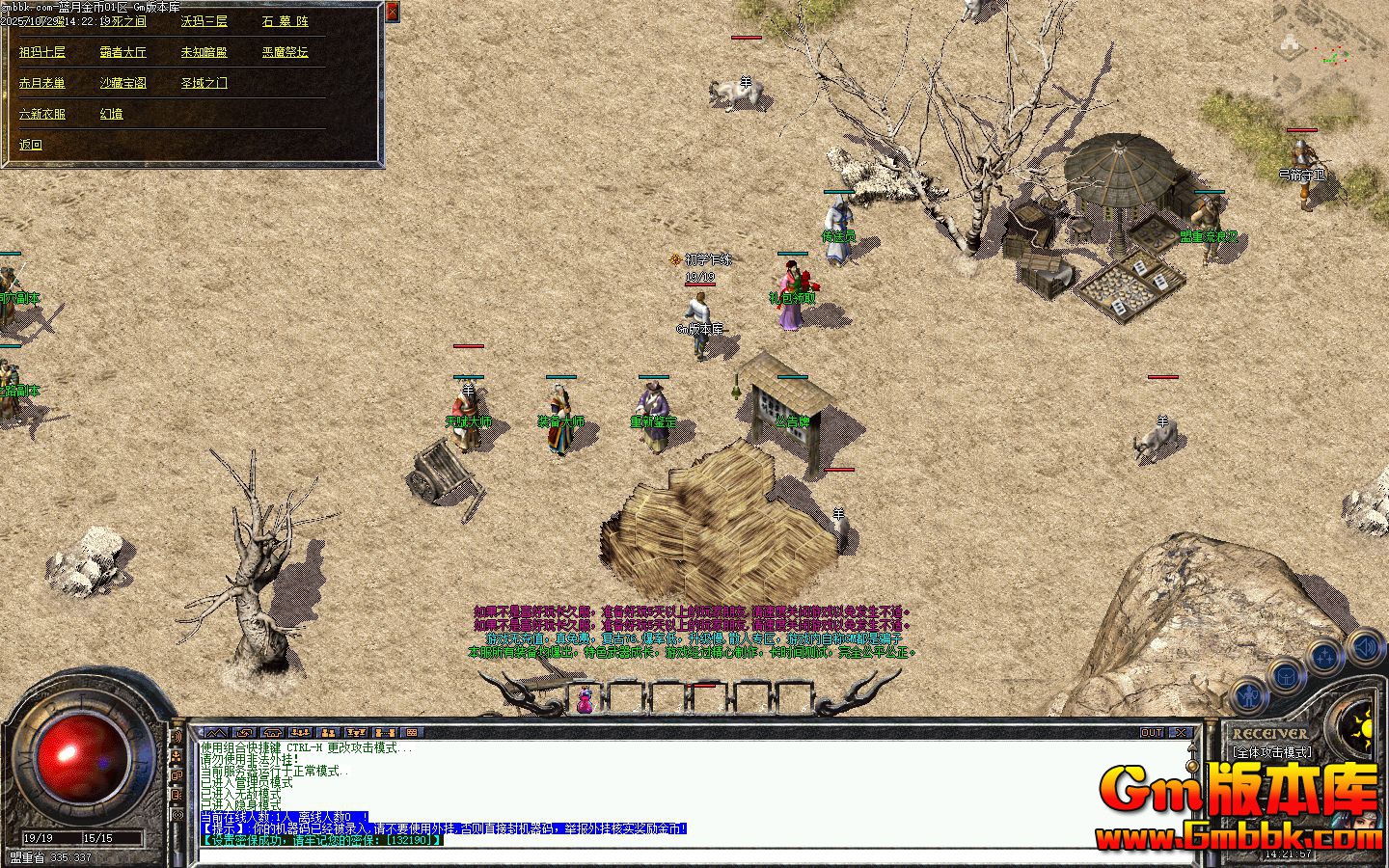
Task: Click 返回 to go back
Action: pyautogui.click(x=31, y=145)
